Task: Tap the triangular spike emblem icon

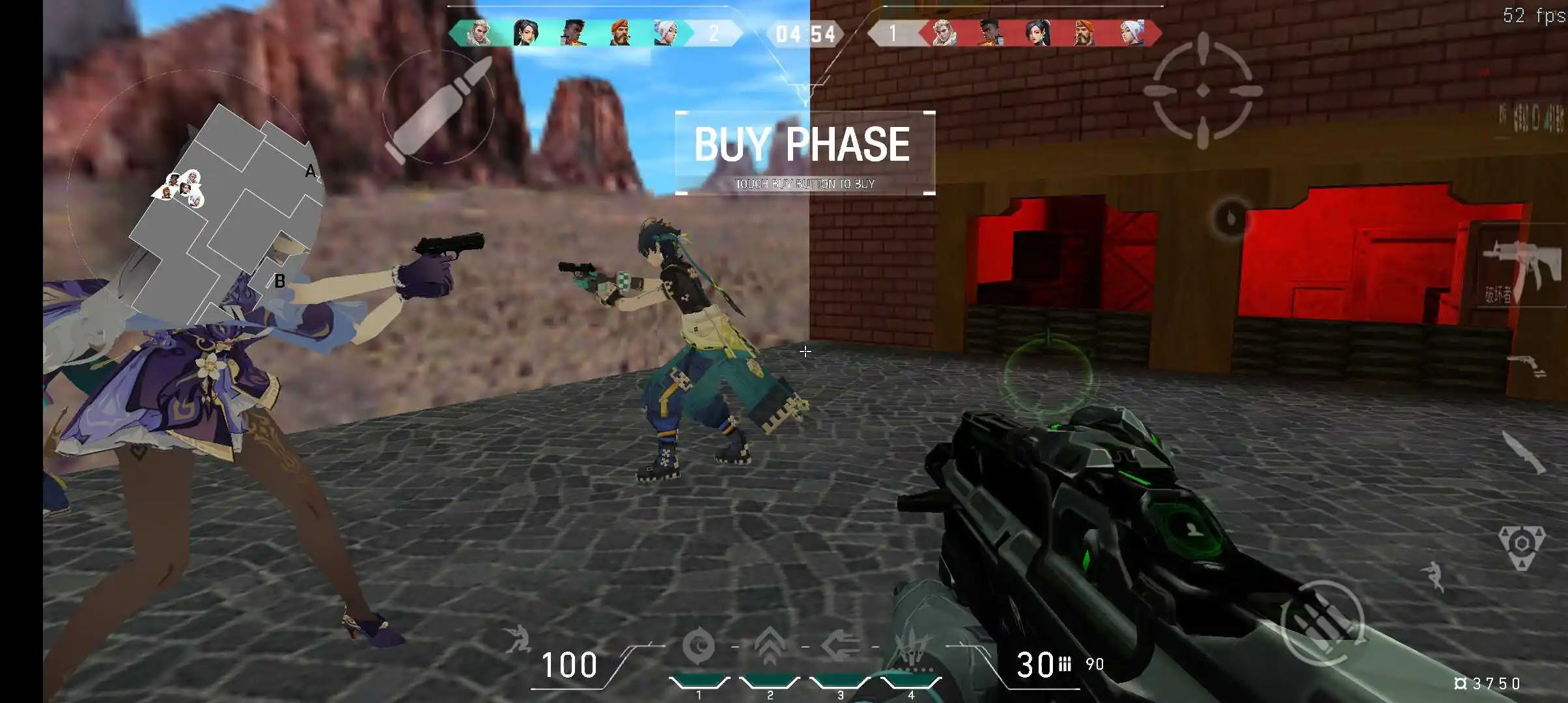Action: pos(1521,543)
